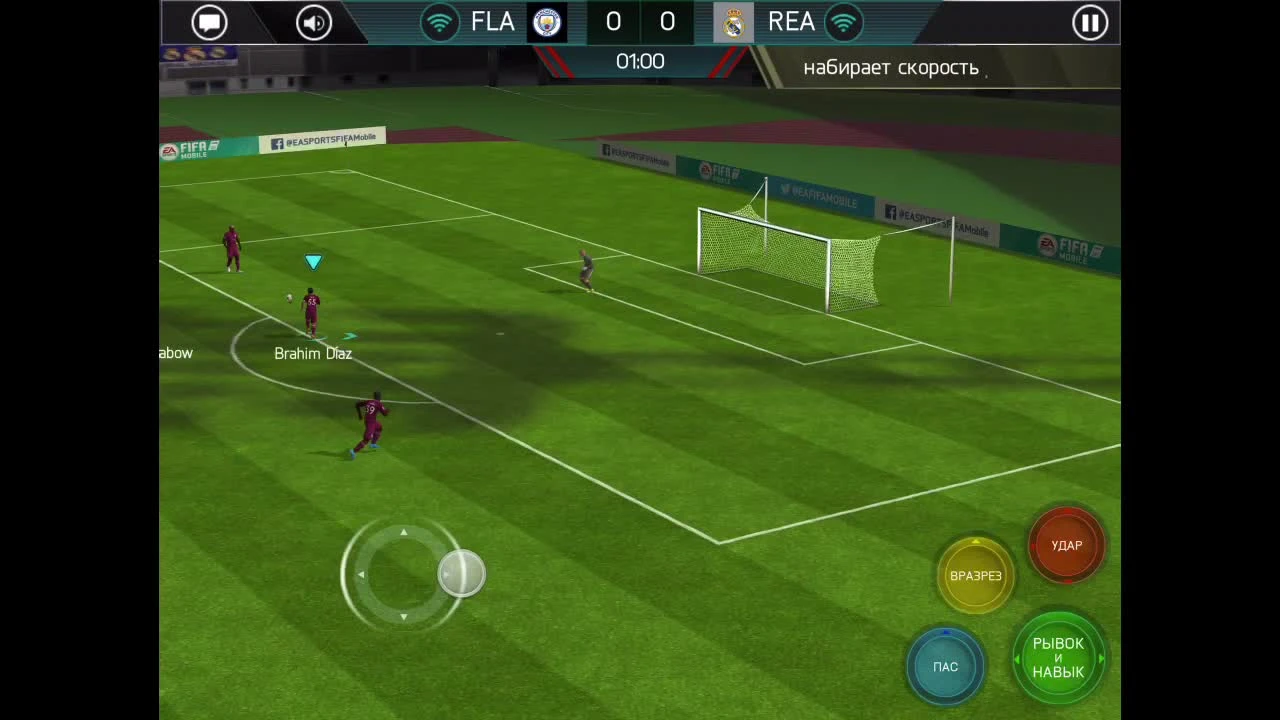This screenshot has width=1280, height=720.
Task: Select player name Brahim Diaz
Action: [313, 353]
